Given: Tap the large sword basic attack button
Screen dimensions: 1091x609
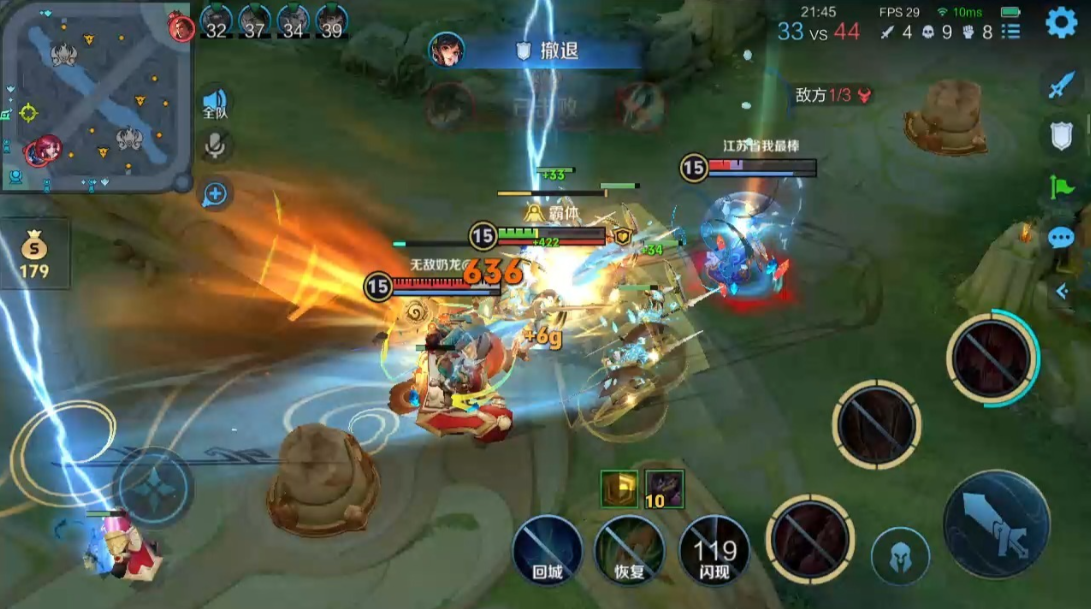Looking at the screenshot, I should coord(996,523).
